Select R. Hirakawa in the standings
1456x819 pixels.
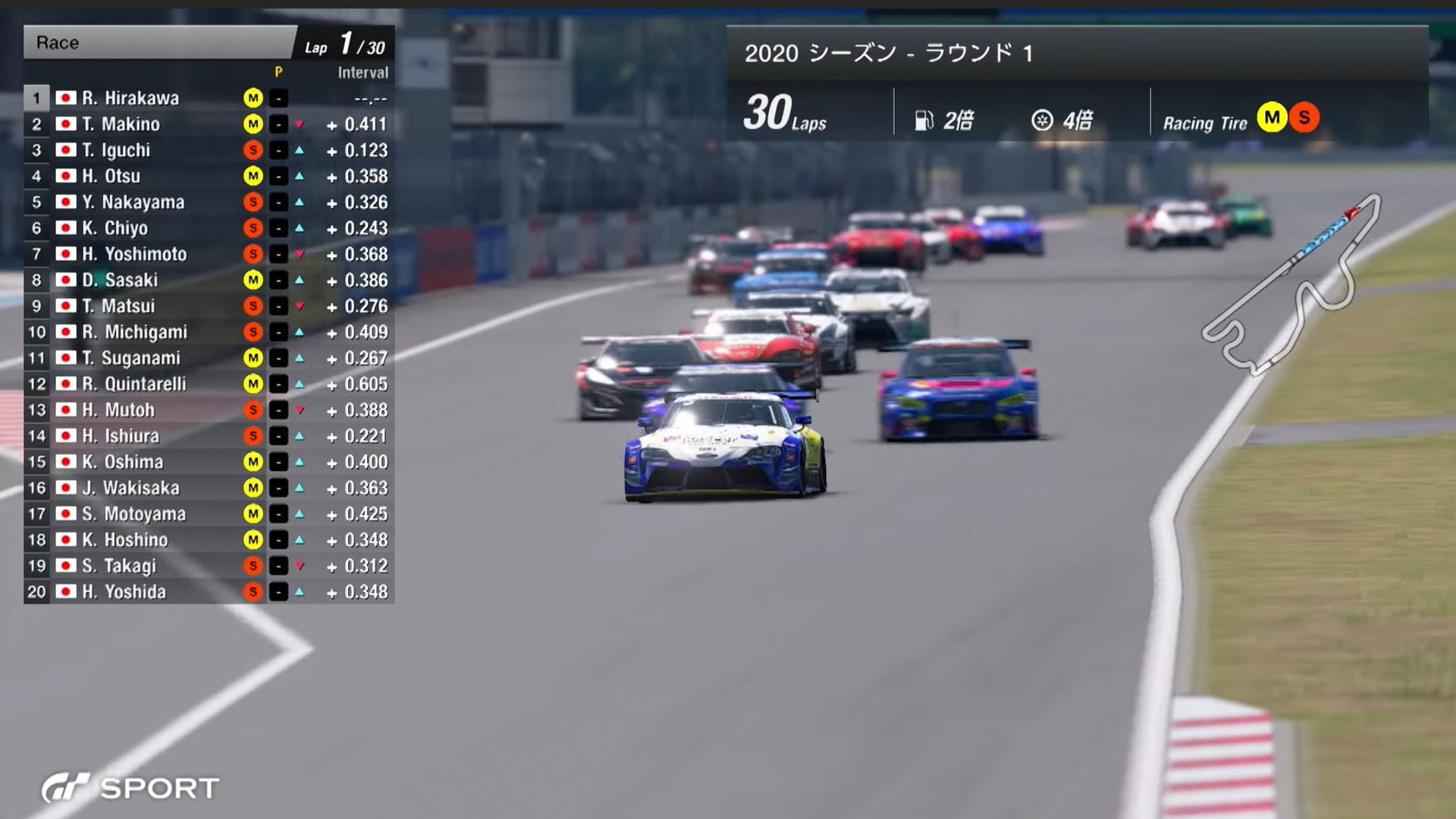130,99
